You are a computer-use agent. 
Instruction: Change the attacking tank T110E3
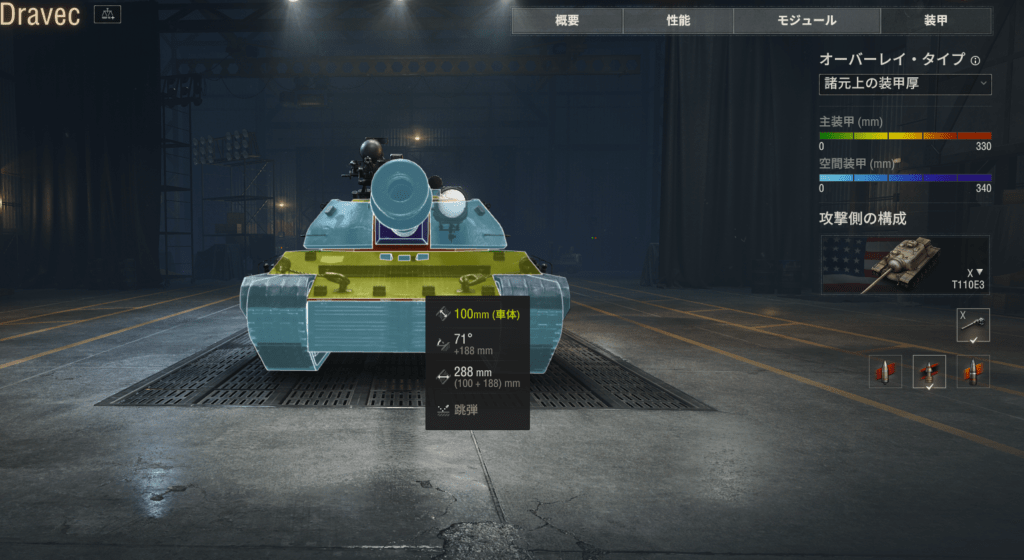[905, 265]
